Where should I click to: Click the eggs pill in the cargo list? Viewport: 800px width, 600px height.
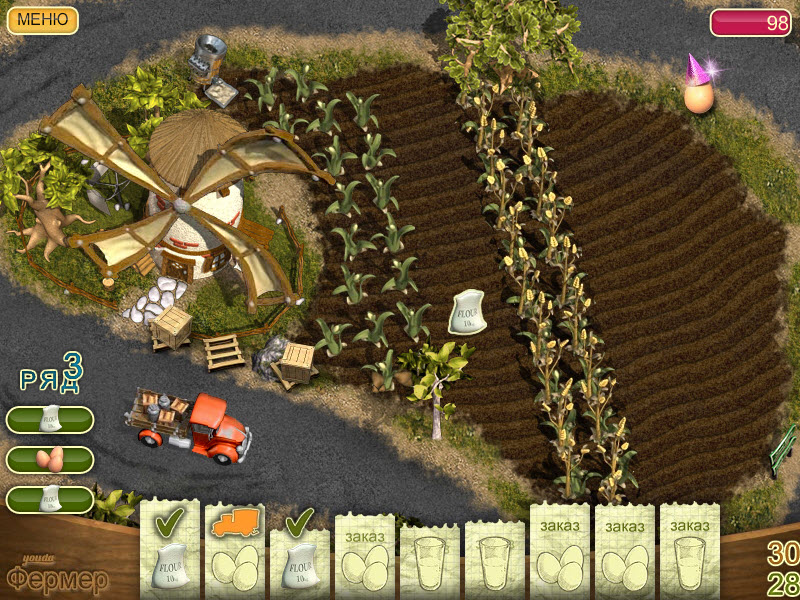tap(50, 459)
